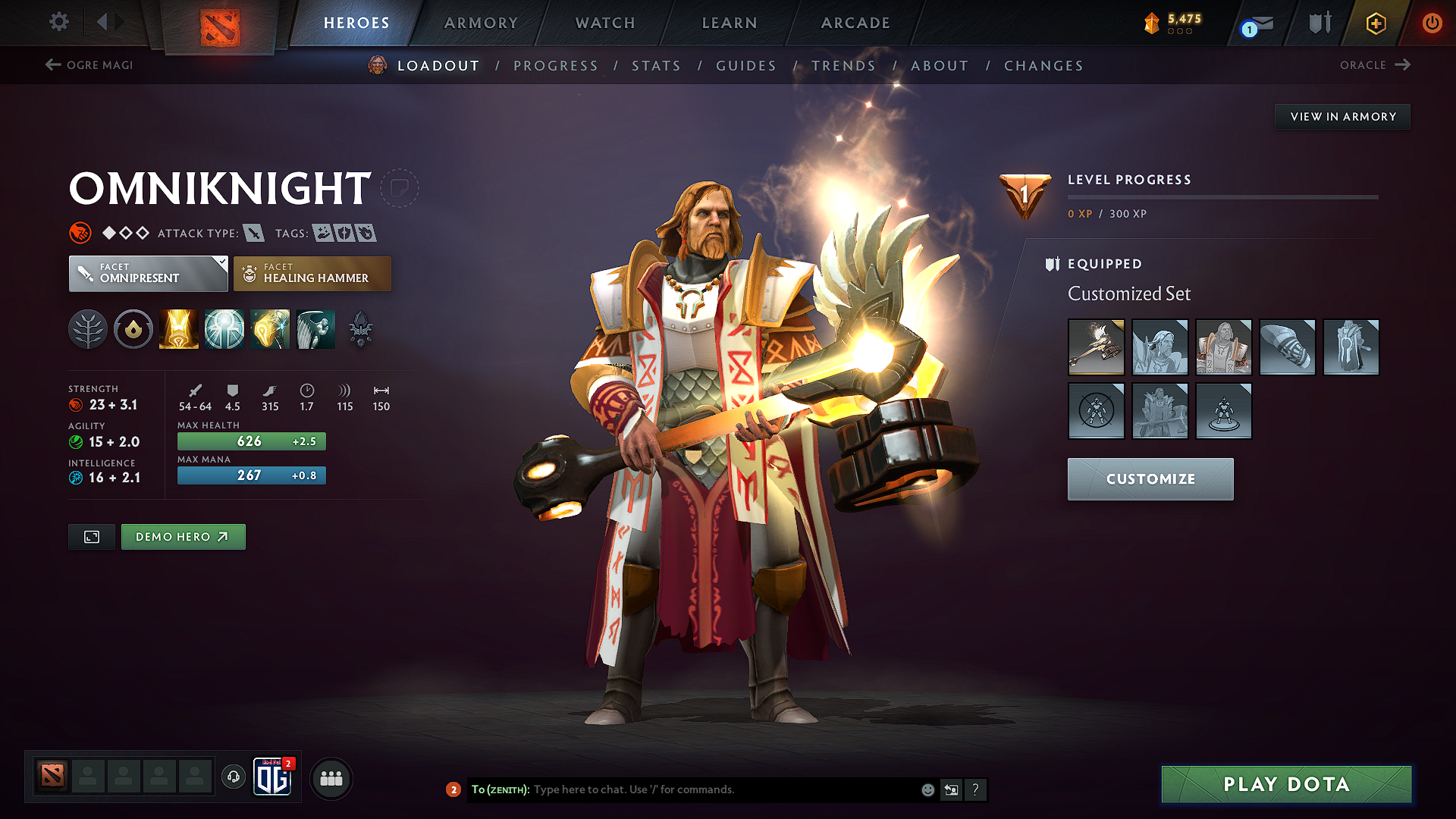Open friends list via the people icon

coord(331,777)
